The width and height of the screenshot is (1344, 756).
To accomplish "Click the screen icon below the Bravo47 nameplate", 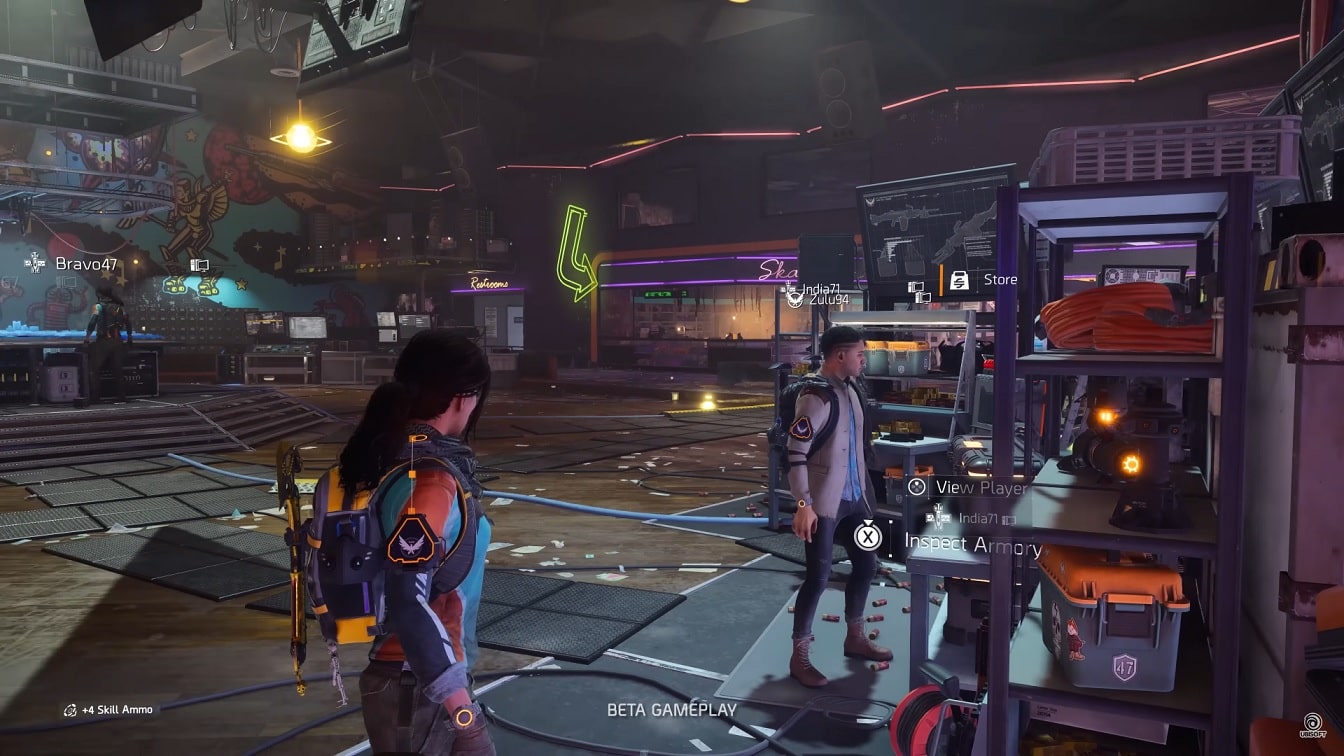I will (66, 282).
